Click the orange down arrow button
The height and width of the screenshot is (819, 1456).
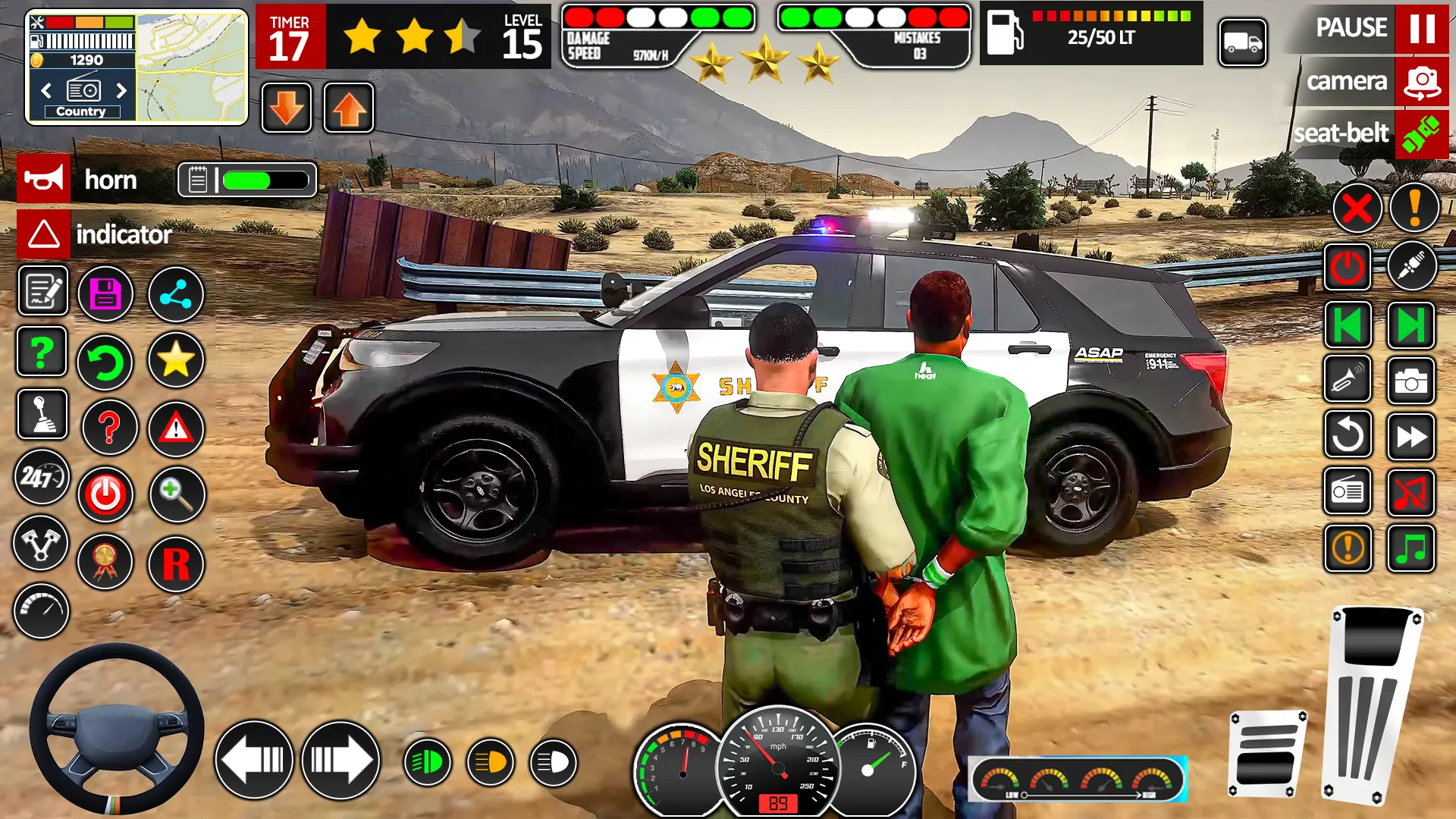point(287,108)
